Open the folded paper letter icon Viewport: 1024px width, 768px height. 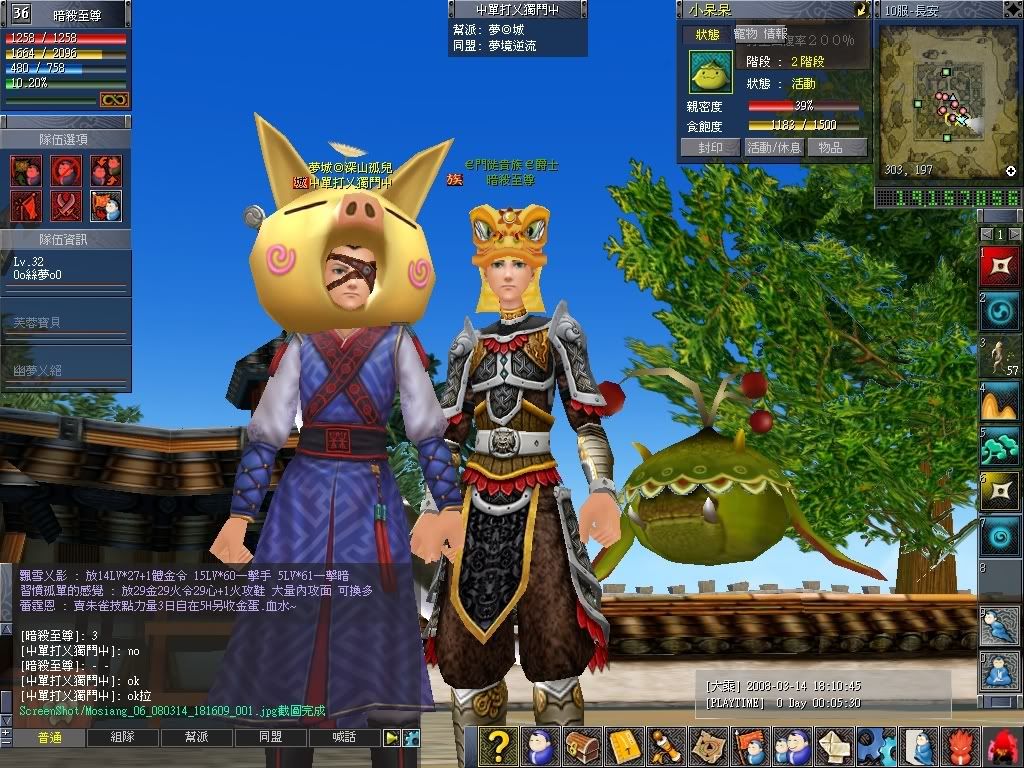coord(836,746)
